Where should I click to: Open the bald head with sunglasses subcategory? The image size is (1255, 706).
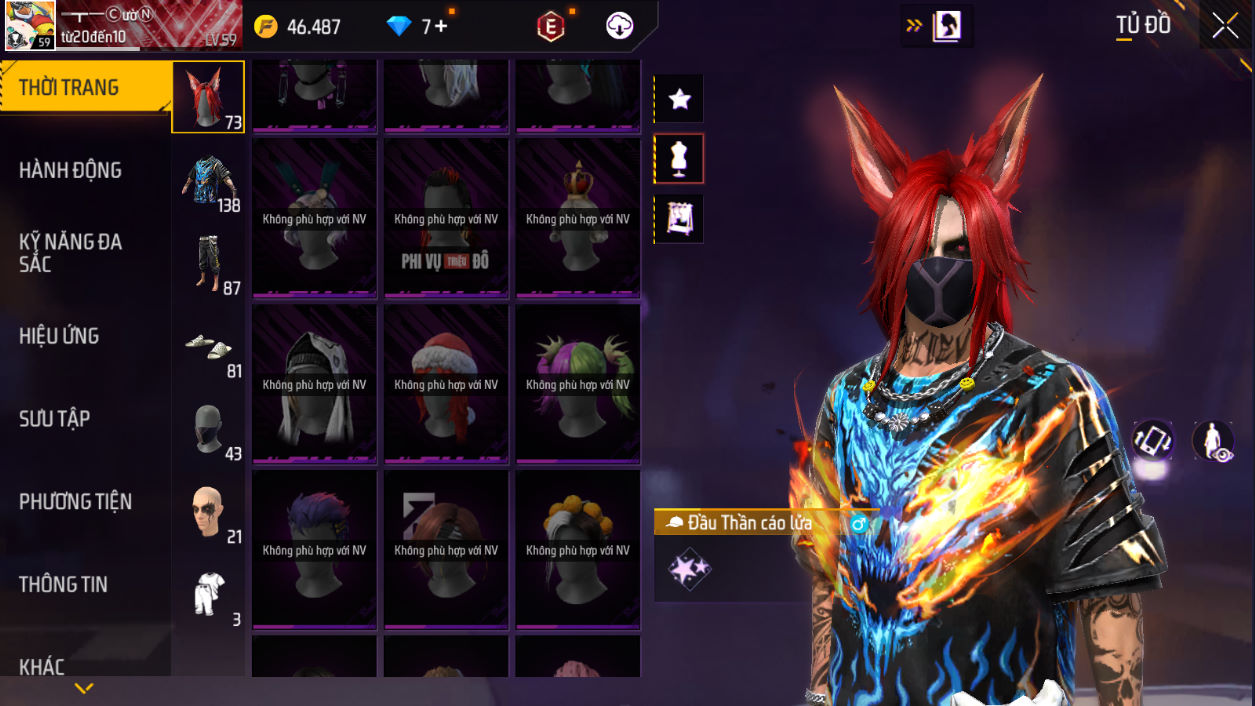coord(208,513)
